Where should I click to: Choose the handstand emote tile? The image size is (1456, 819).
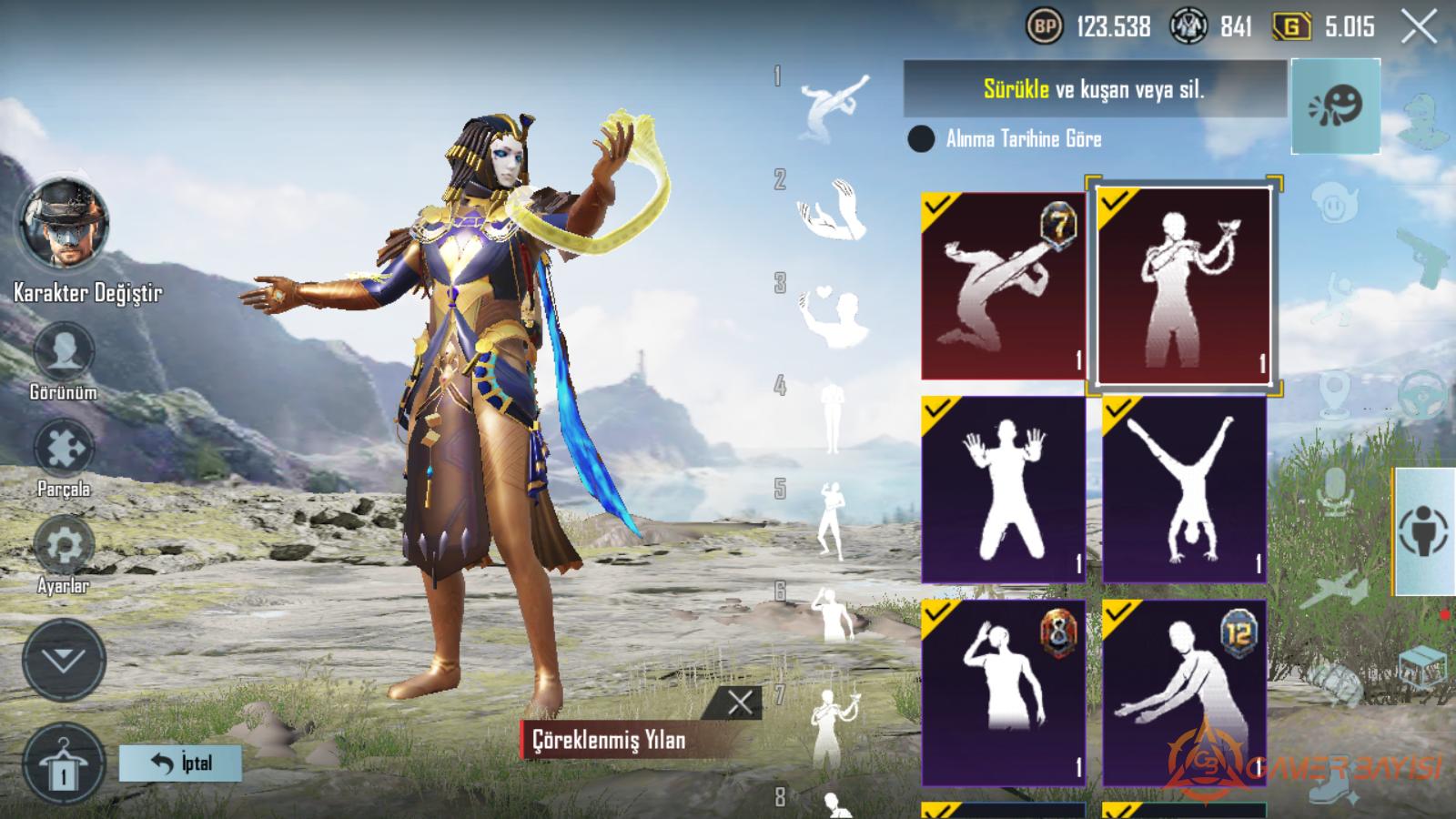pos(1184,489)
